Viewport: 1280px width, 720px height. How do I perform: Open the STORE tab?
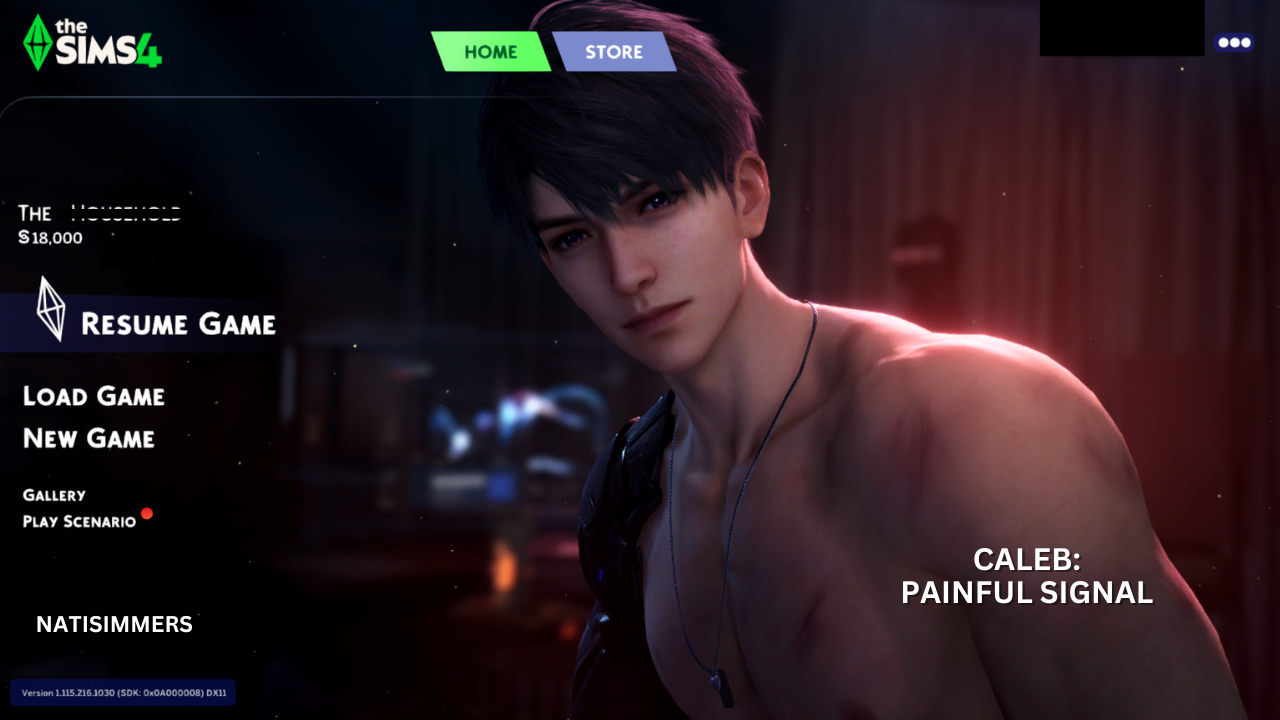(615, 51)
